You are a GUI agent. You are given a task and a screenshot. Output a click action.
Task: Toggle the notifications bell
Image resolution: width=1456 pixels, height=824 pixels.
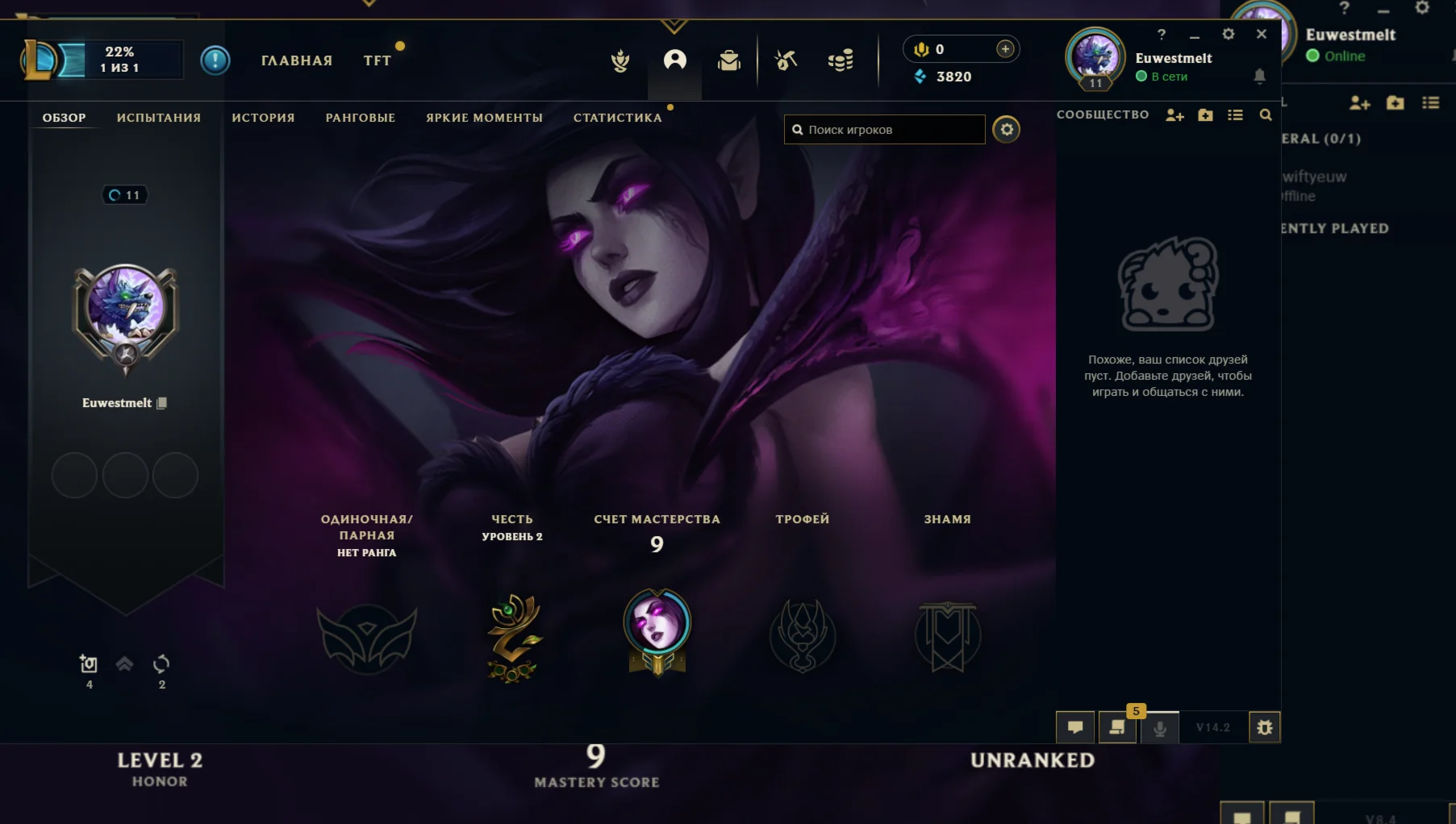tap(1259, 77)
